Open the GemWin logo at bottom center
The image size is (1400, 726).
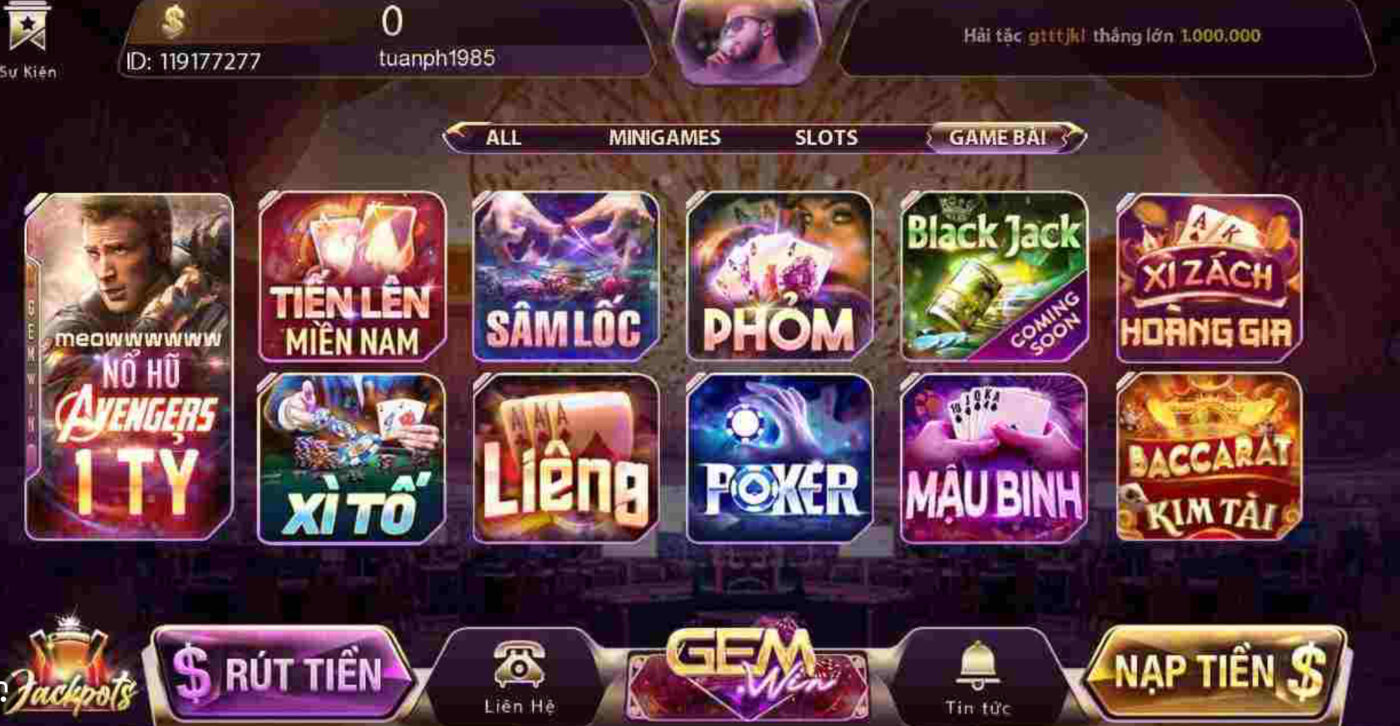748,670
